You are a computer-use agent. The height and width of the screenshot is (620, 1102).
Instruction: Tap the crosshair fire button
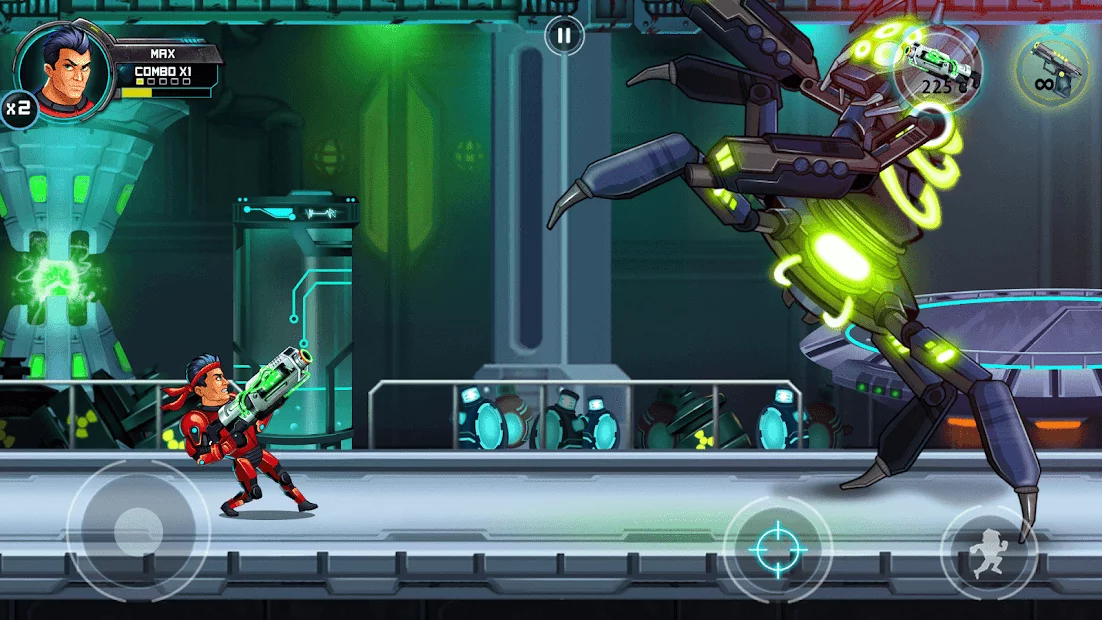pos(777,549)
